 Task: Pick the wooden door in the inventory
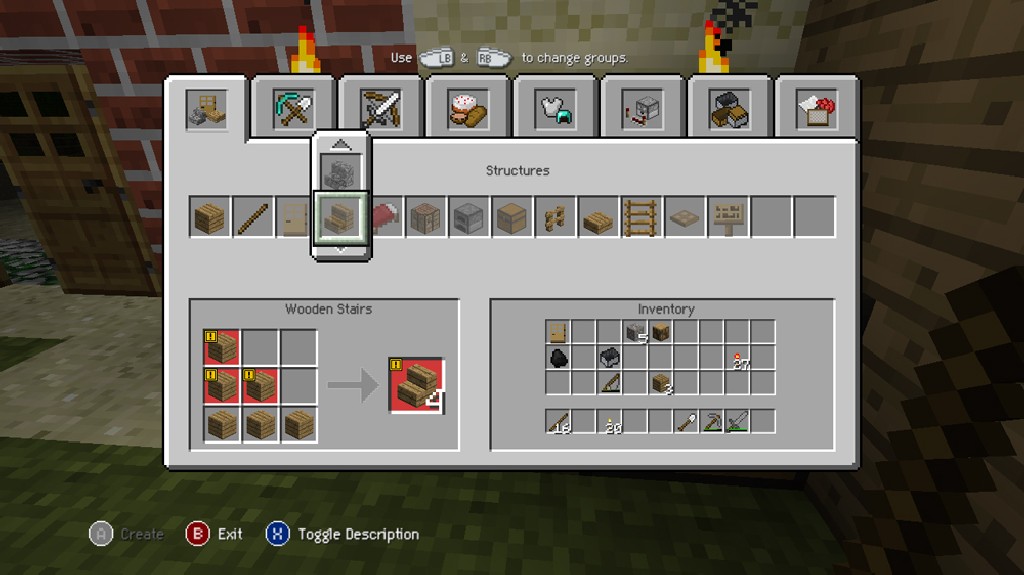(558, 333)
